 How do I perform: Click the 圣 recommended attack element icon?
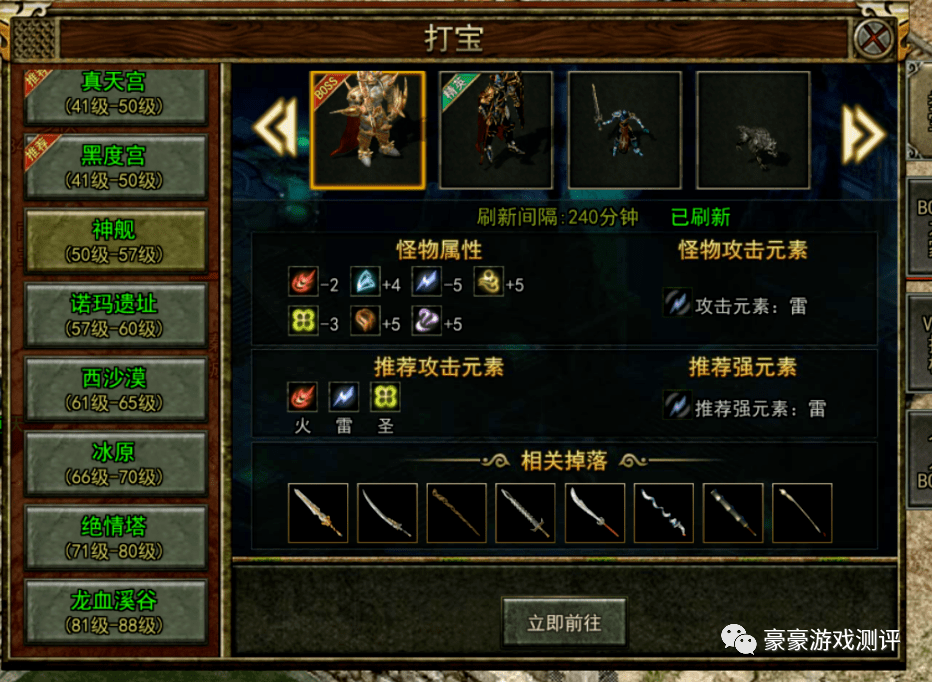385,398
